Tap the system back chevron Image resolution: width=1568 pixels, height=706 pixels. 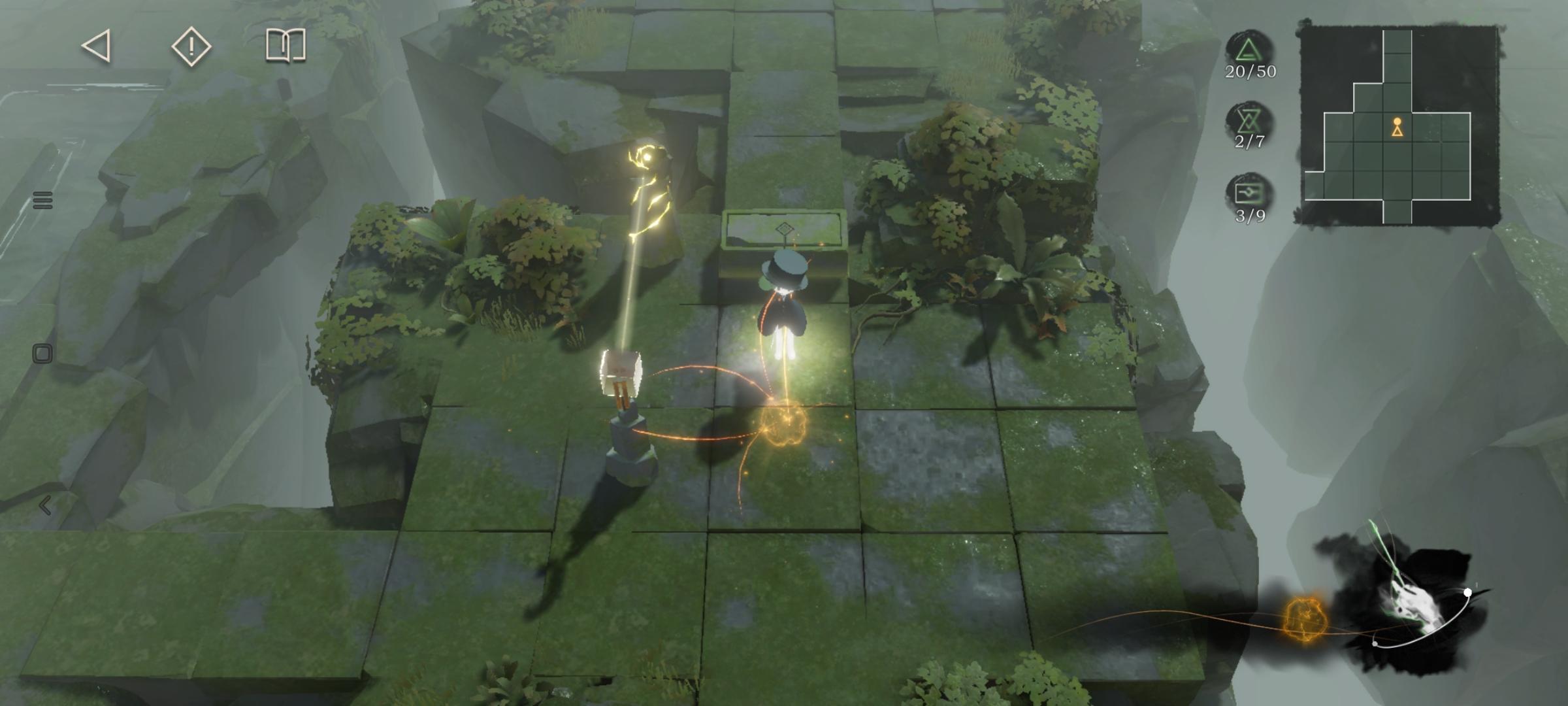(44, 505)
